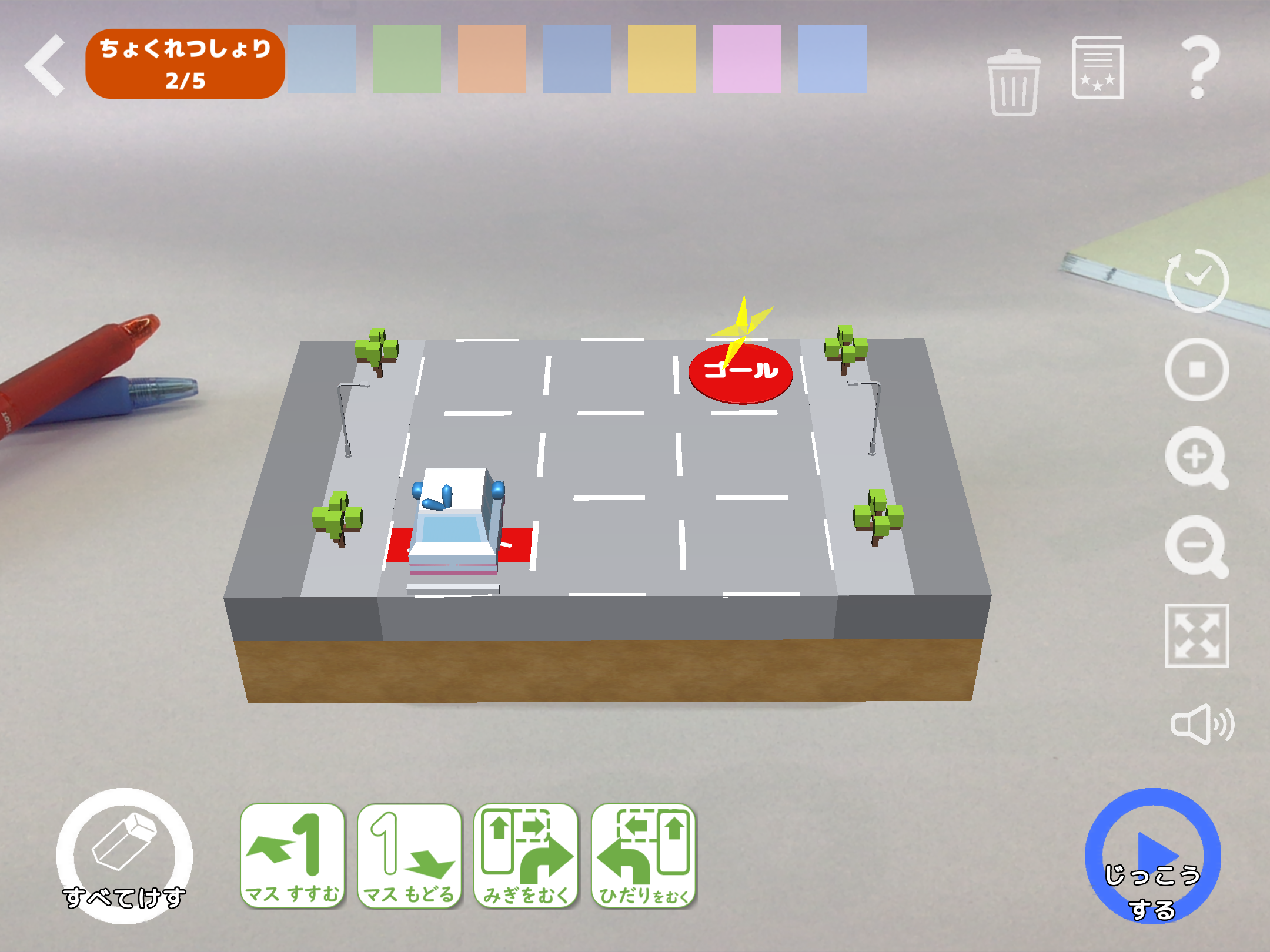Viewport: 1270px width, 952px height.
Task: Go back with the left arrow
Action: [x=46, y=65]
